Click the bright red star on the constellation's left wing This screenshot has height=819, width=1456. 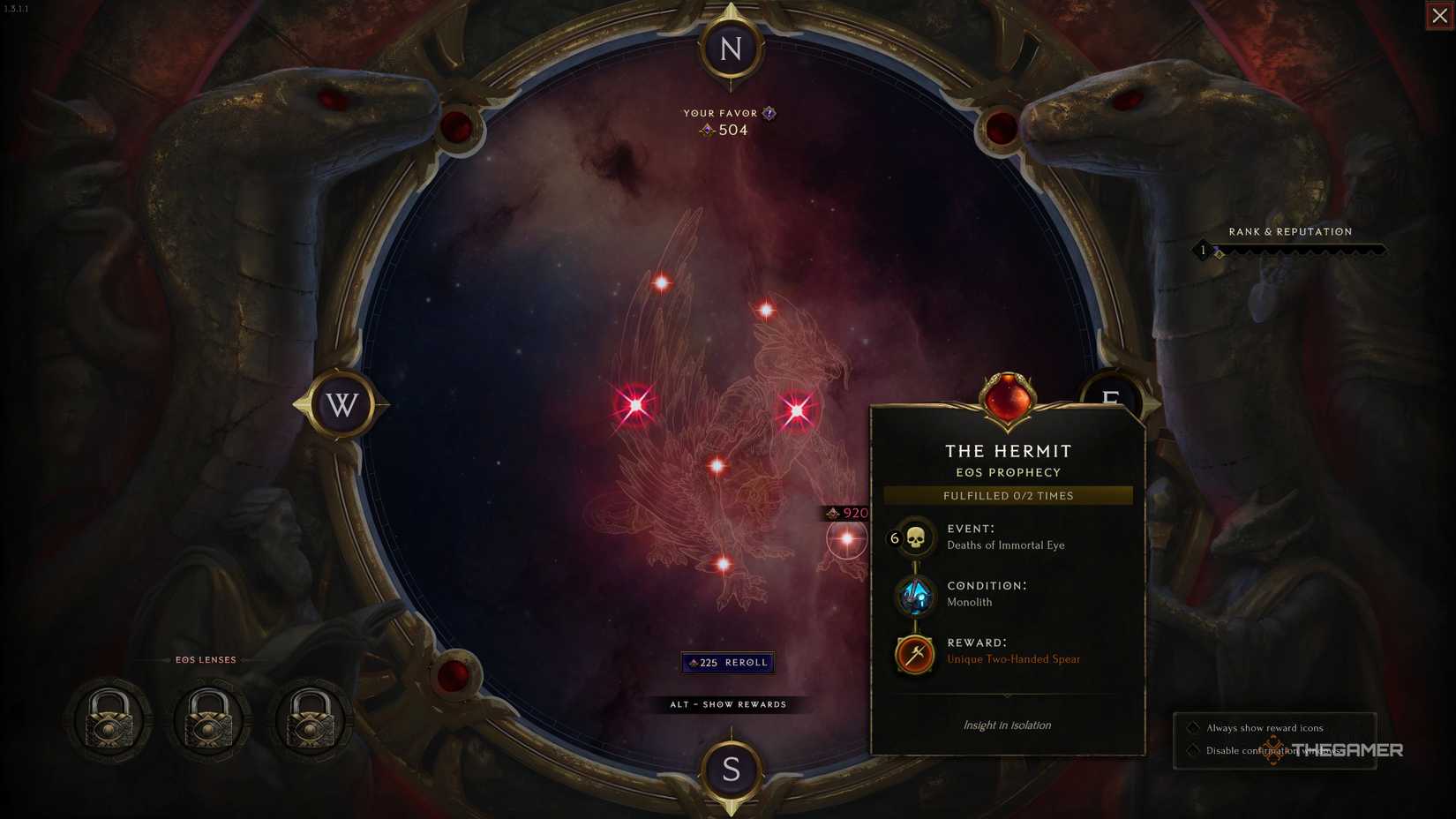pos(634,407)
